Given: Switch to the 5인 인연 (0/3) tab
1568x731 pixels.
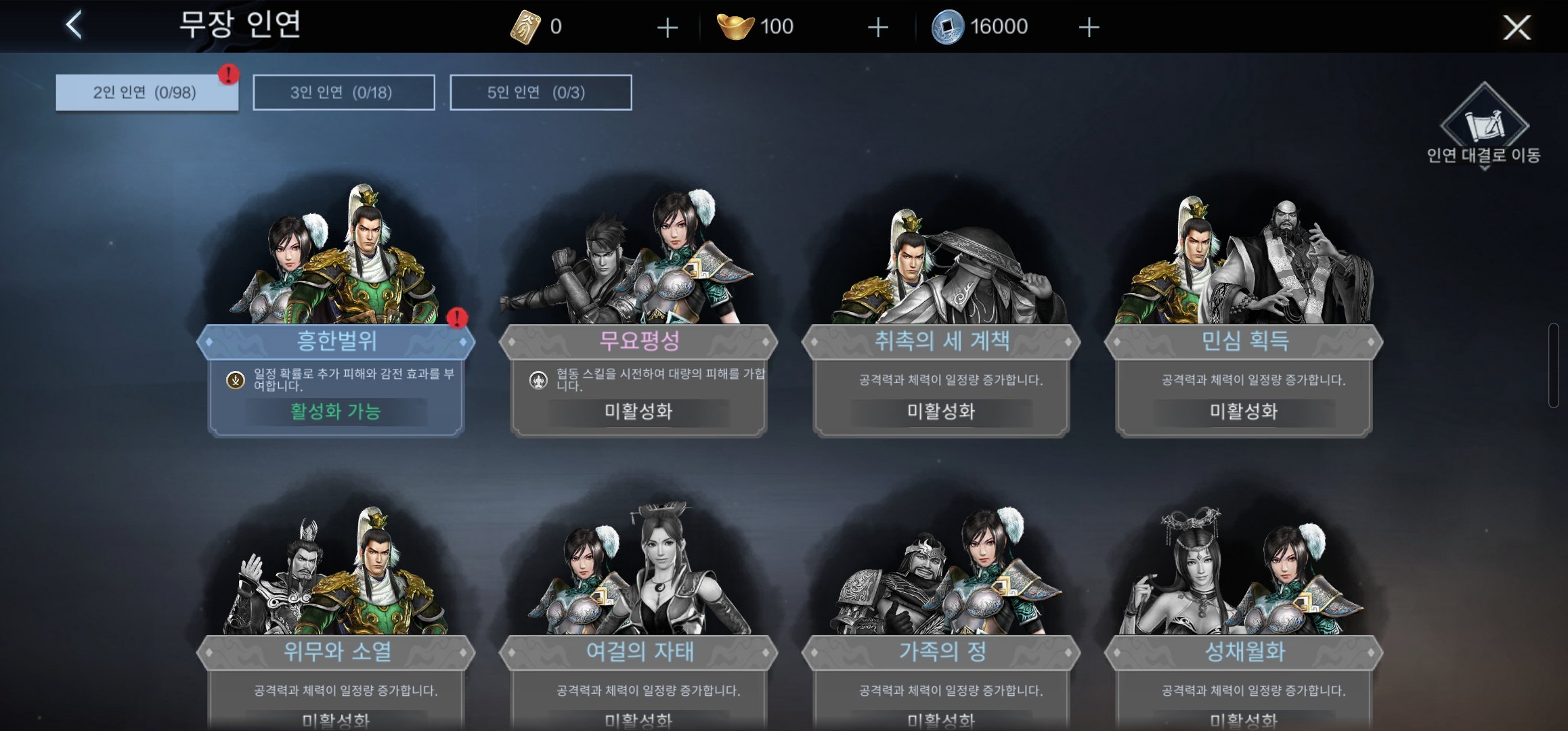Looking at the screenshot, I should [x=540, y=93].
